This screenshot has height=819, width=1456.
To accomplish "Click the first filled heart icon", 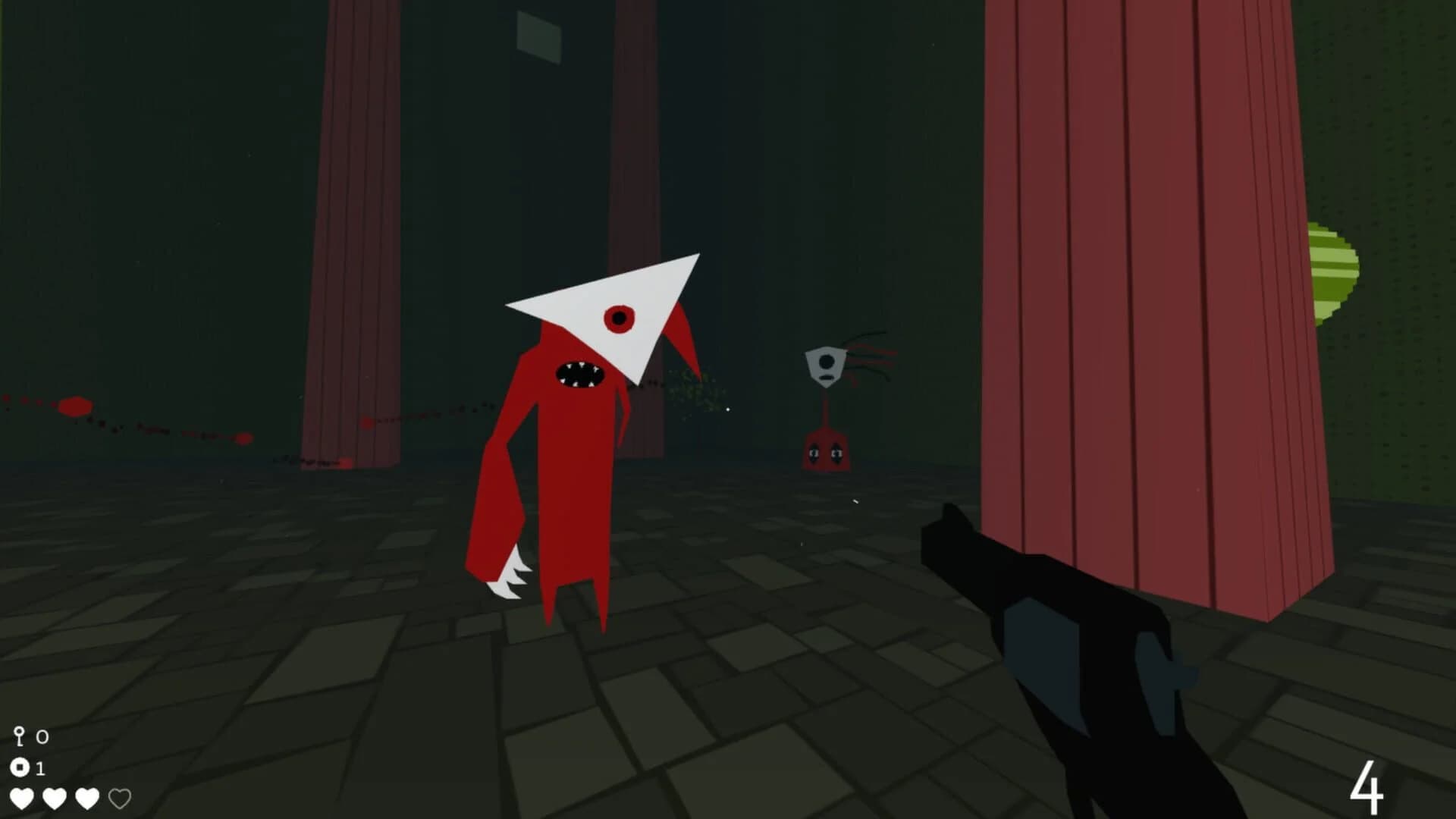I will tap(24, 798).
